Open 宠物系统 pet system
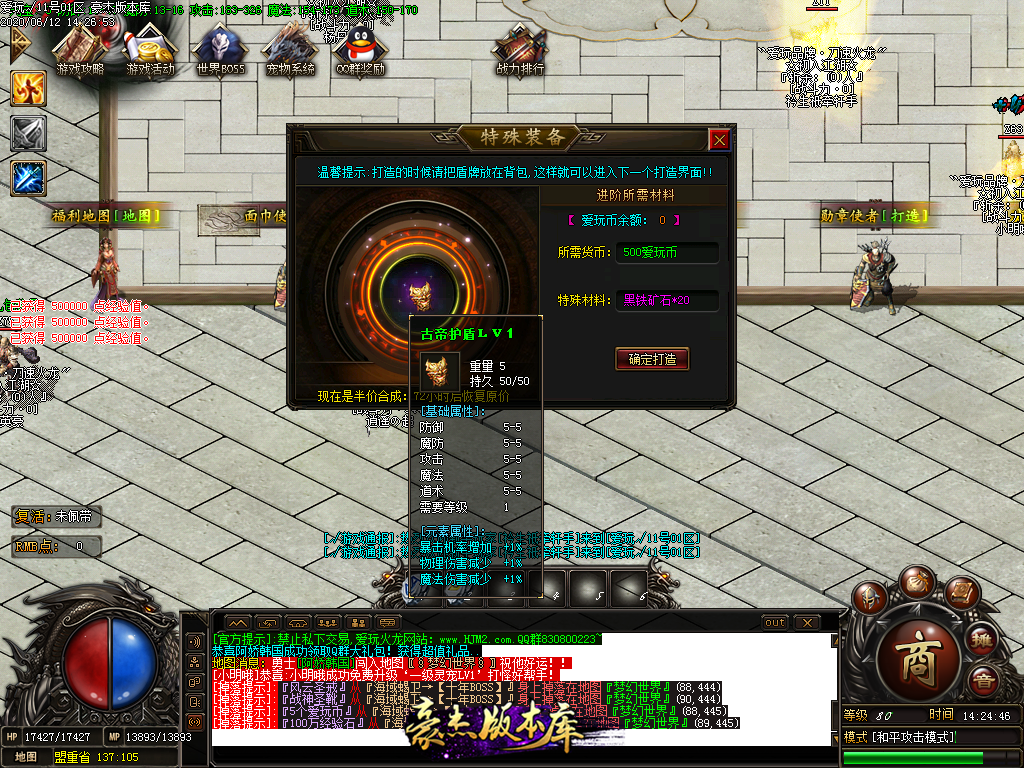 coord(290,50)
